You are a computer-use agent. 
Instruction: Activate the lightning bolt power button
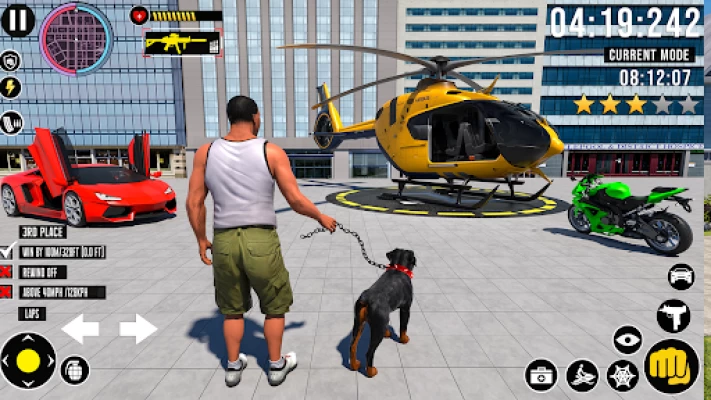coord(11,89)
